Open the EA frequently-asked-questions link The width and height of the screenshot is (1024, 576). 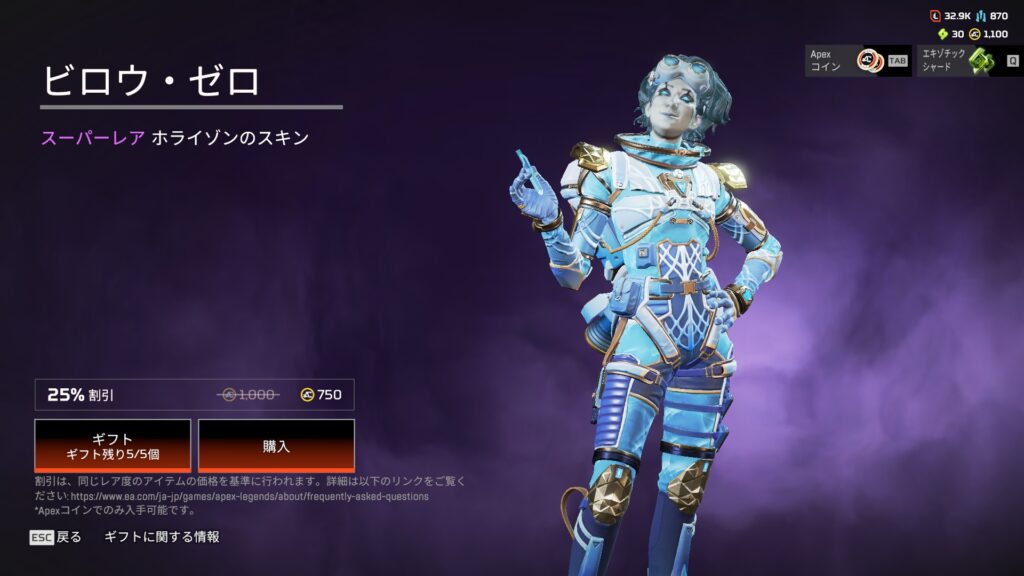(x=249, y=496)
